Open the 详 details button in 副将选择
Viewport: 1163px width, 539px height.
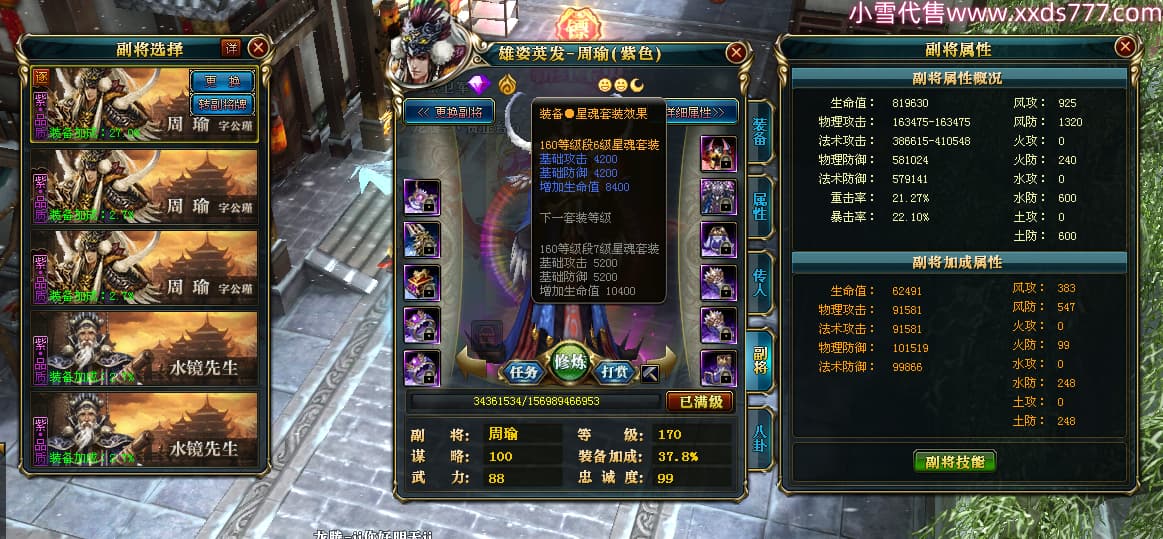tap(231, 47)
